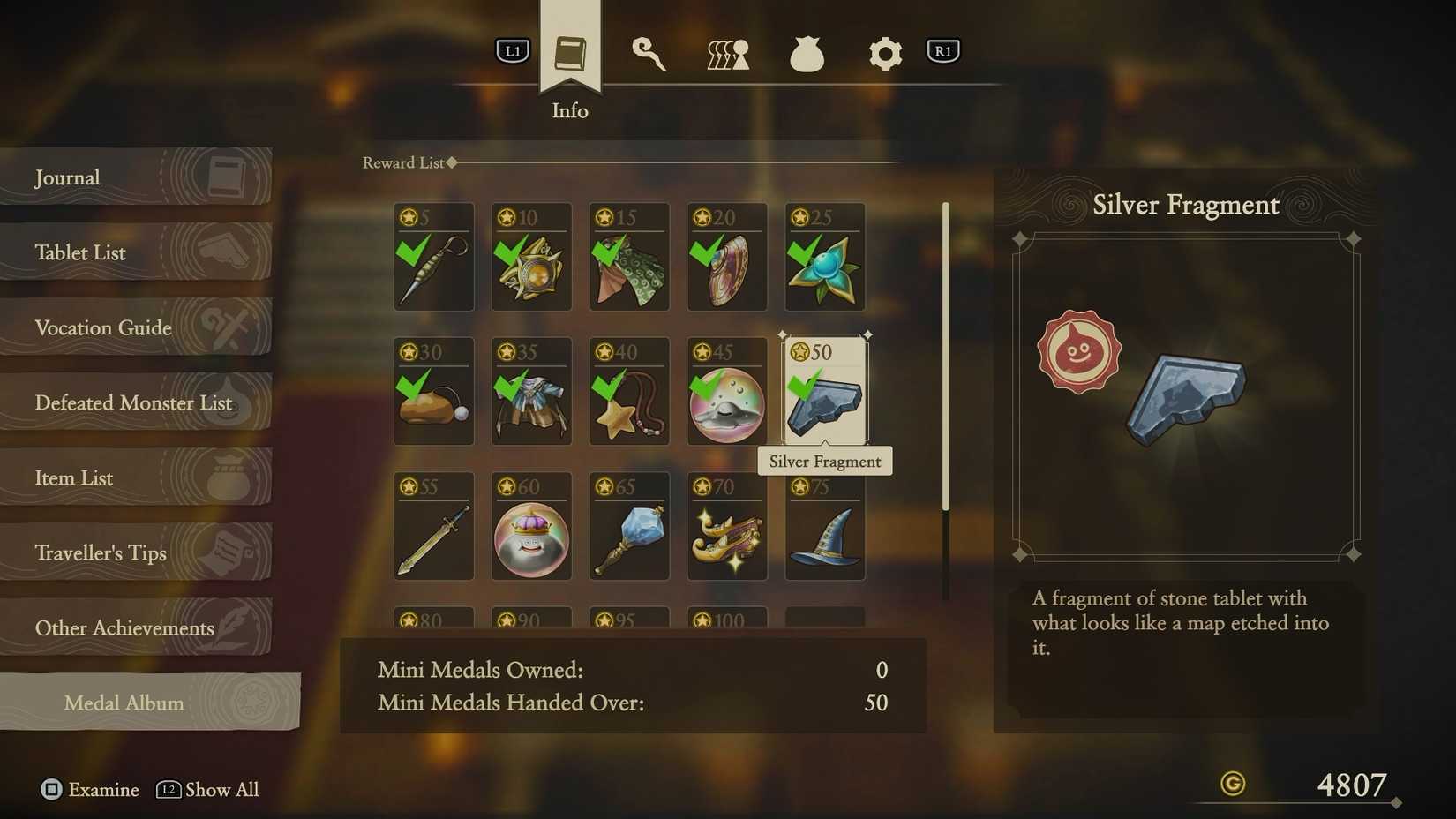Open the party members tab
This screenshot has height=819, width=1456.
tap(728, 54)
